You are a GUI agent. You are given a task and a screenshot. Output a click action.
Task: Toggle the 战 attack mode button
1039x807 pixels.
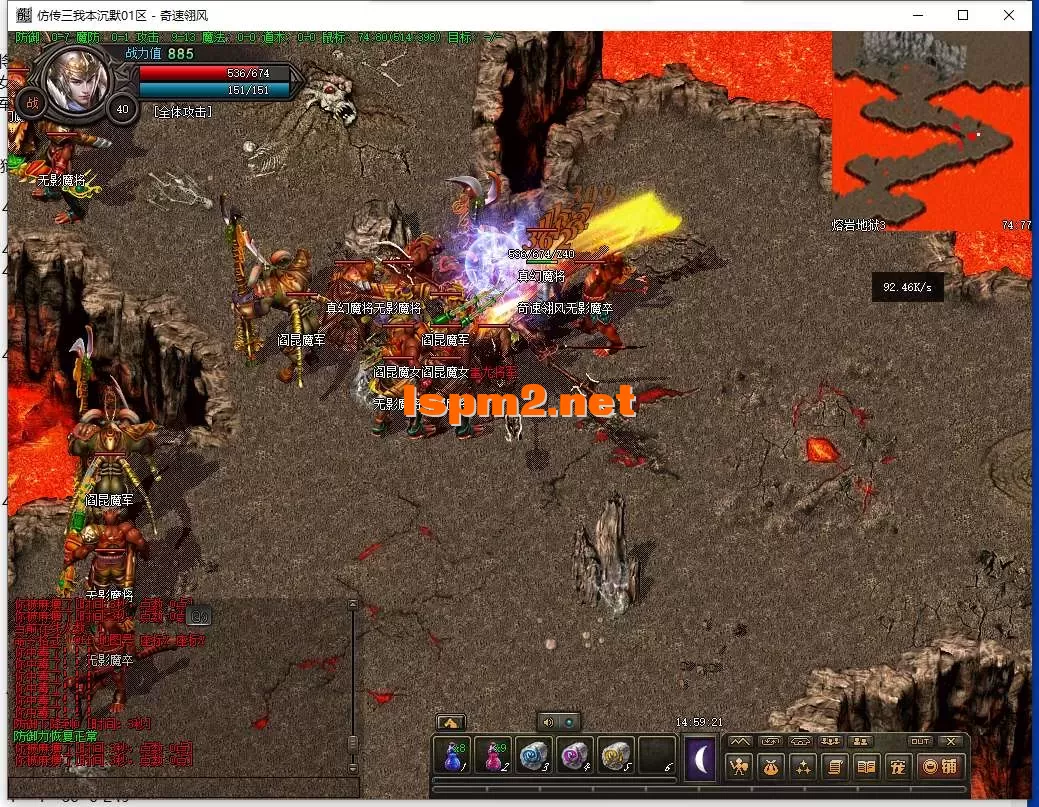(32, 103)
